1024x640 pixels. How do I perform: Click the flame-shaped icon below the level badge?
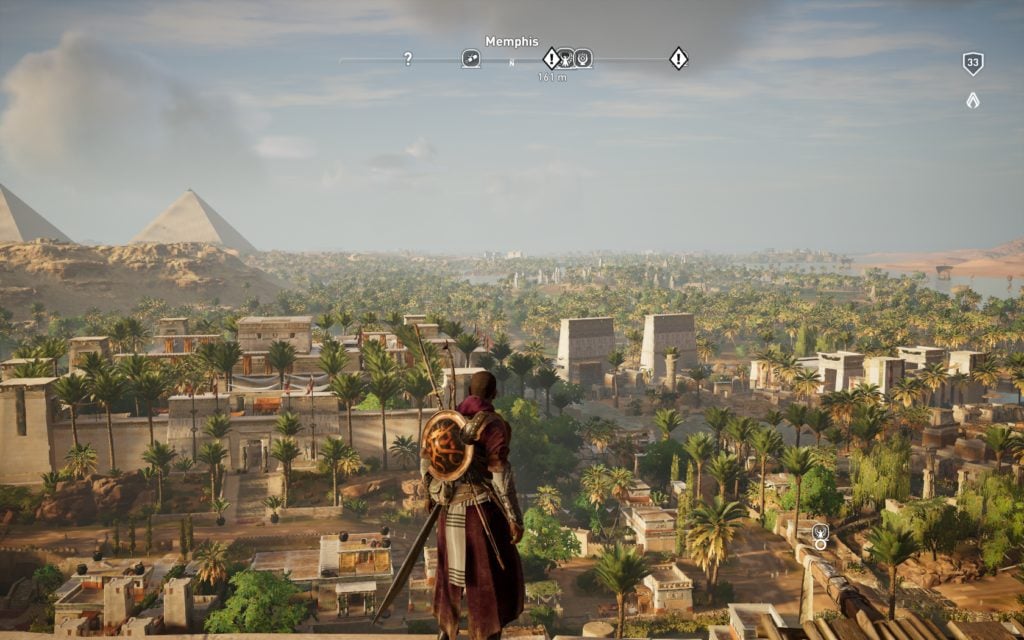click(x=973, y=99)
